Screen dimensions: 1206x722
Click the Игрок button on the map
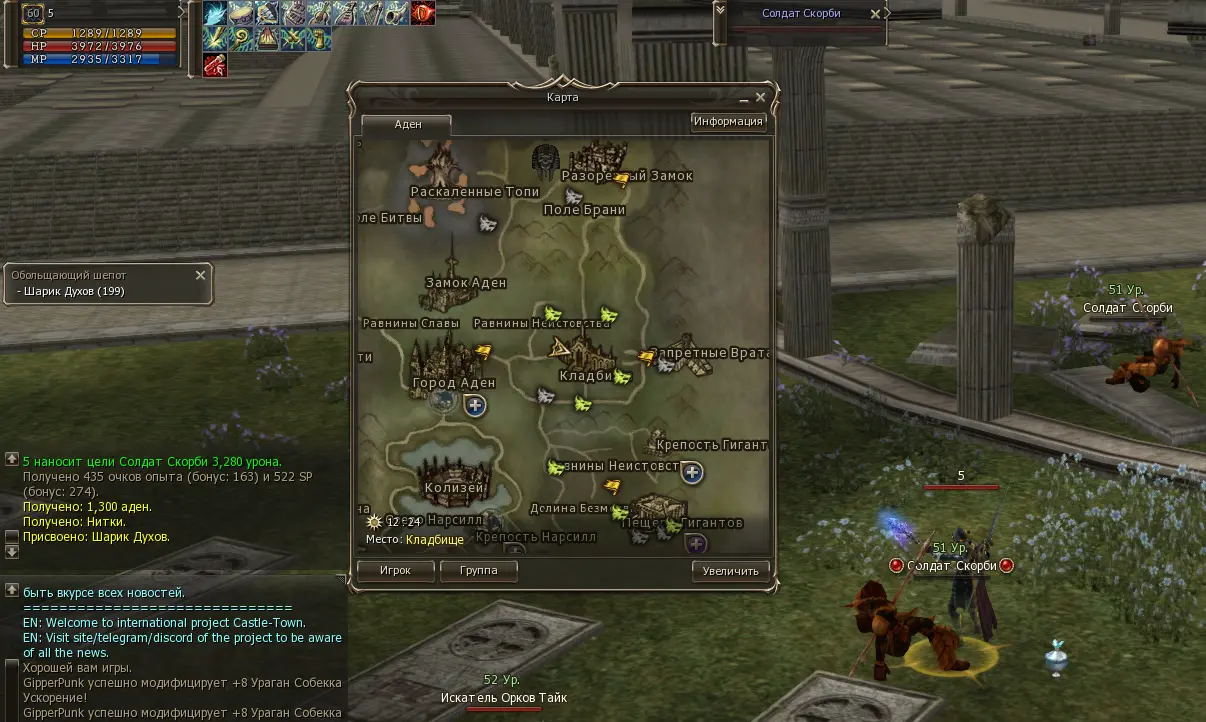(396, 571)
